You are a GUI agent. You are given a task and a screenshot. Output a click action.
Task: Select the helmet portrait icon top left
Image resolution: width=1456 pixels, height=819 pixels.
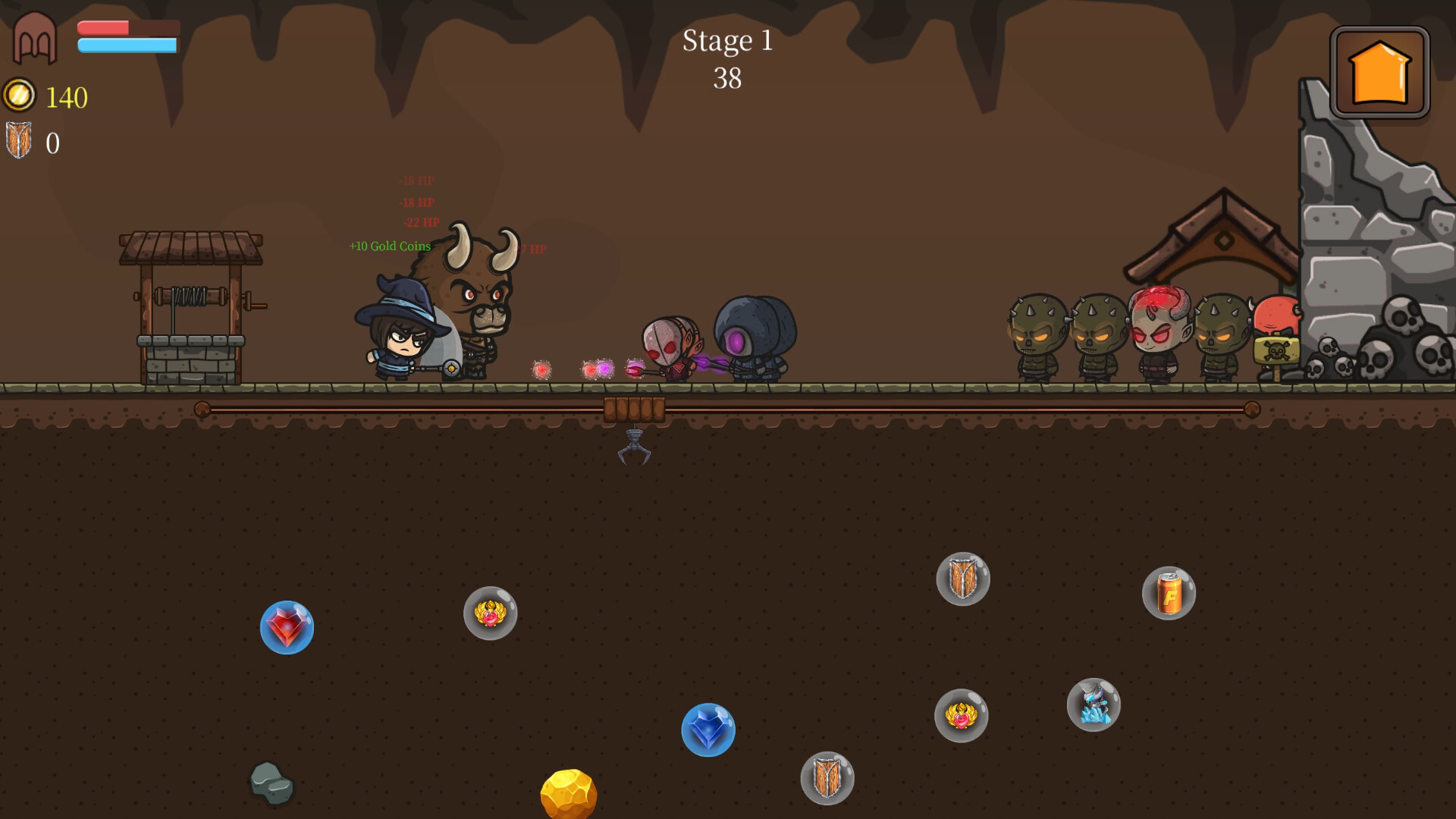coord(33,36)
